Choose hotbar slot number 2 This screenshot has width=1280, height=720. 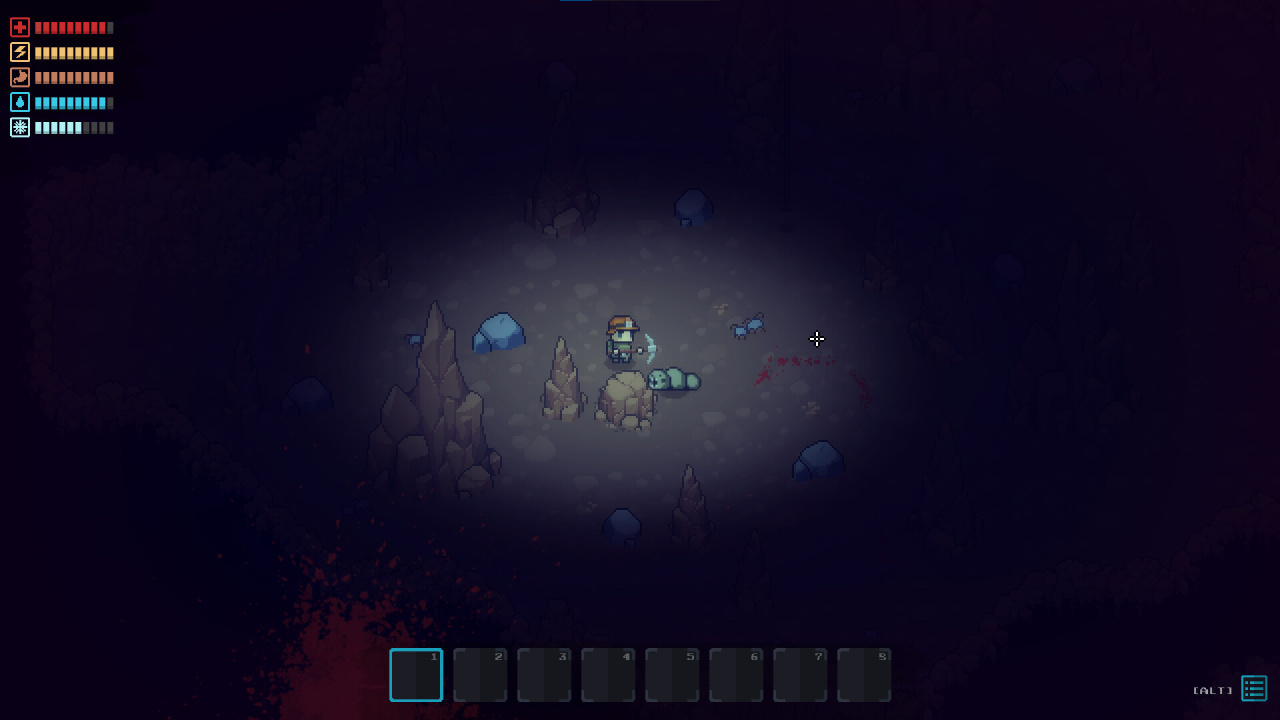(480, 675)
